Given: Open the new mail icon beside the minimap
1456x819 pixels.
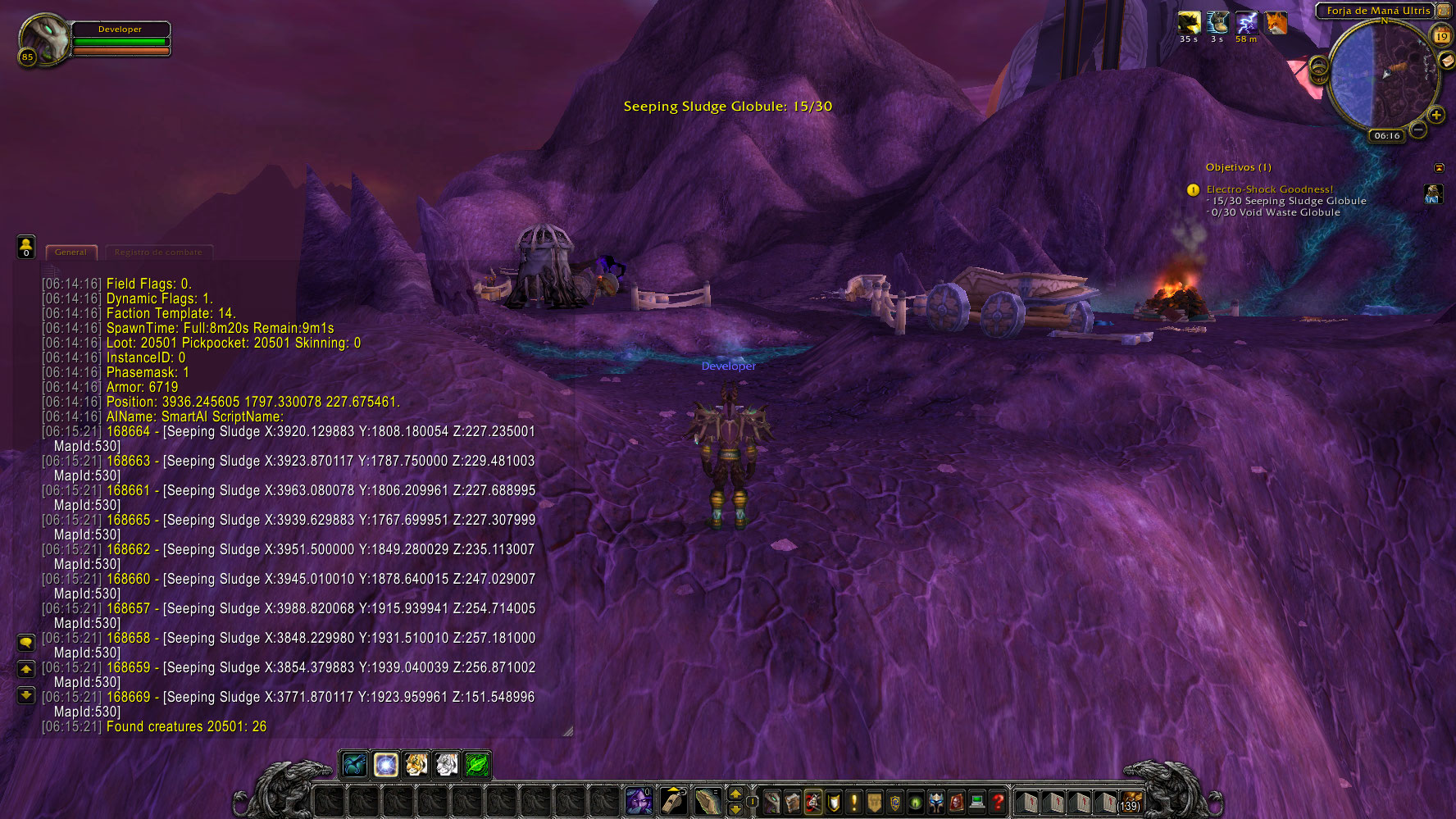Looking at the screenshot, I should [x=1447, y=61].
